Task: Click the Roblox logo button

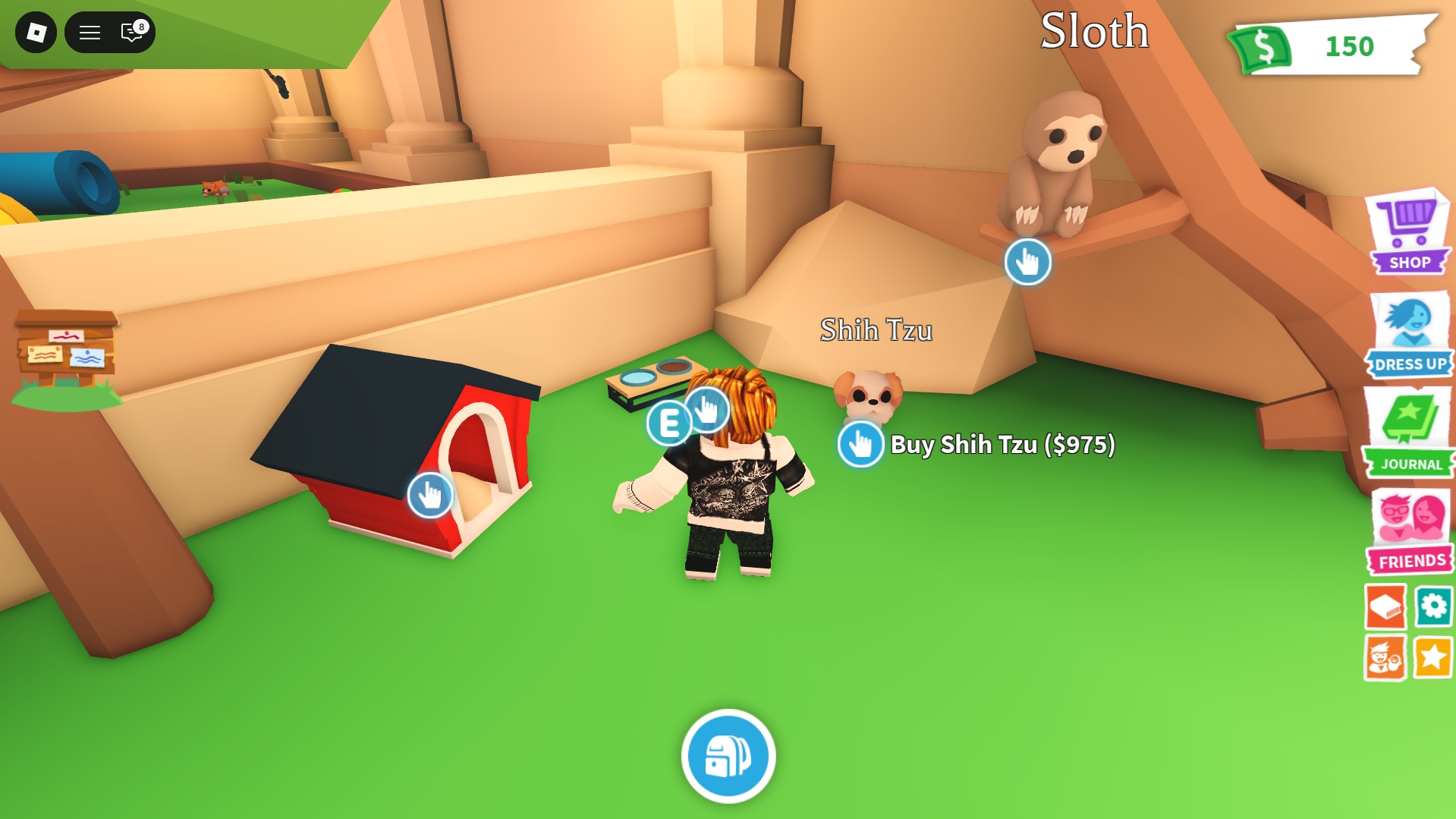Action: (36, 33)
